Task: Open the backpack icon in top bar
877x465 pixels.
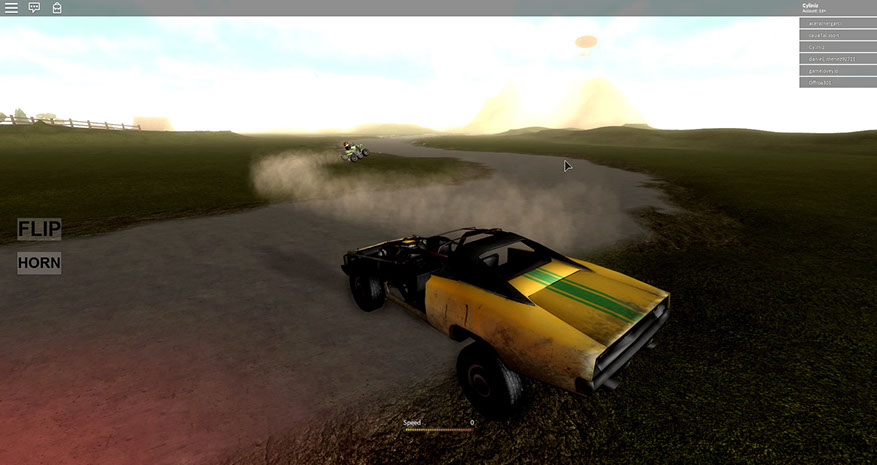Action: [x=57, y=7]
